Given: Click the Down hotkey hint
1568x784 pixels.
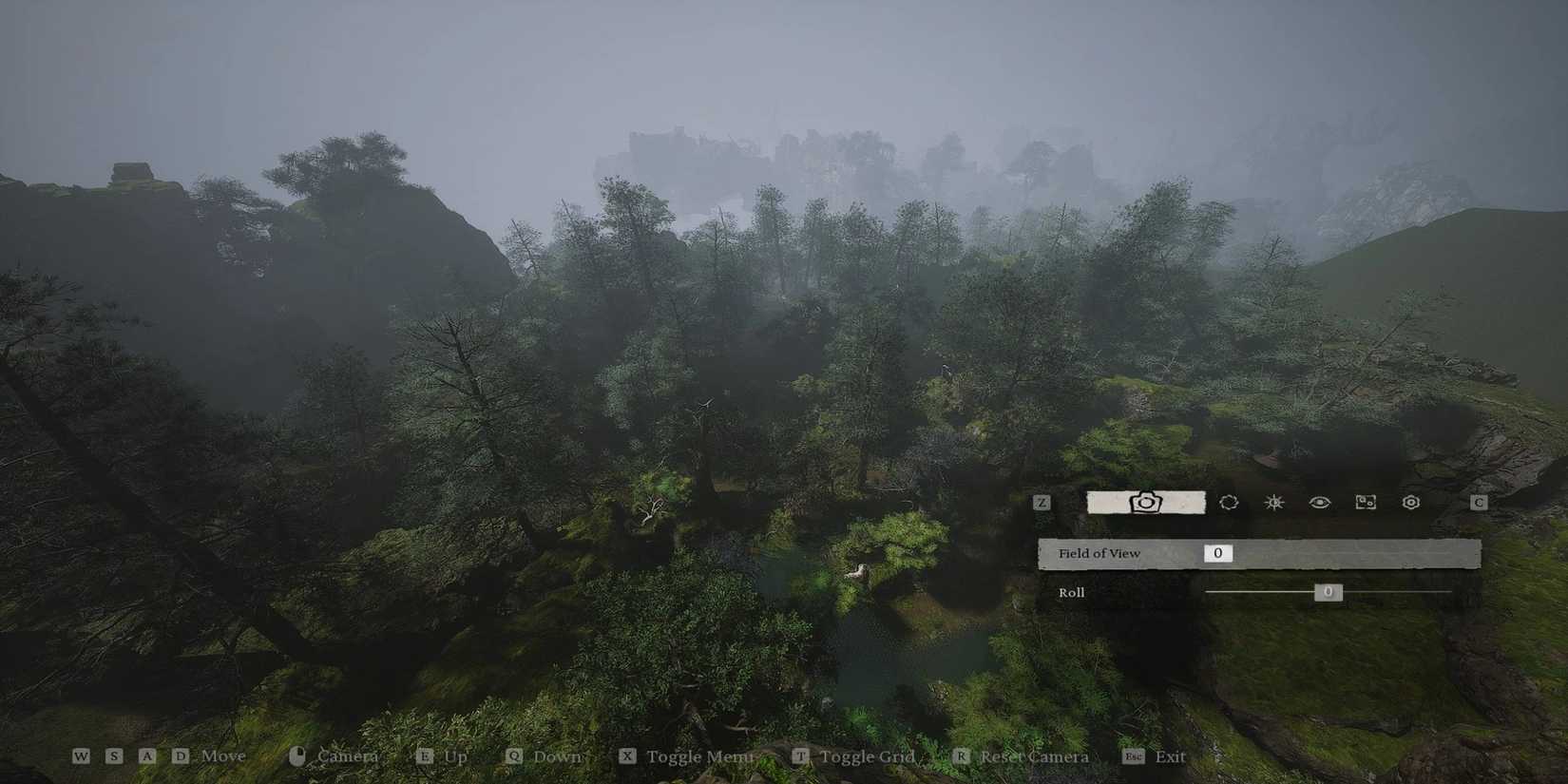Looking at the screenshot, I should click(514, 756).
